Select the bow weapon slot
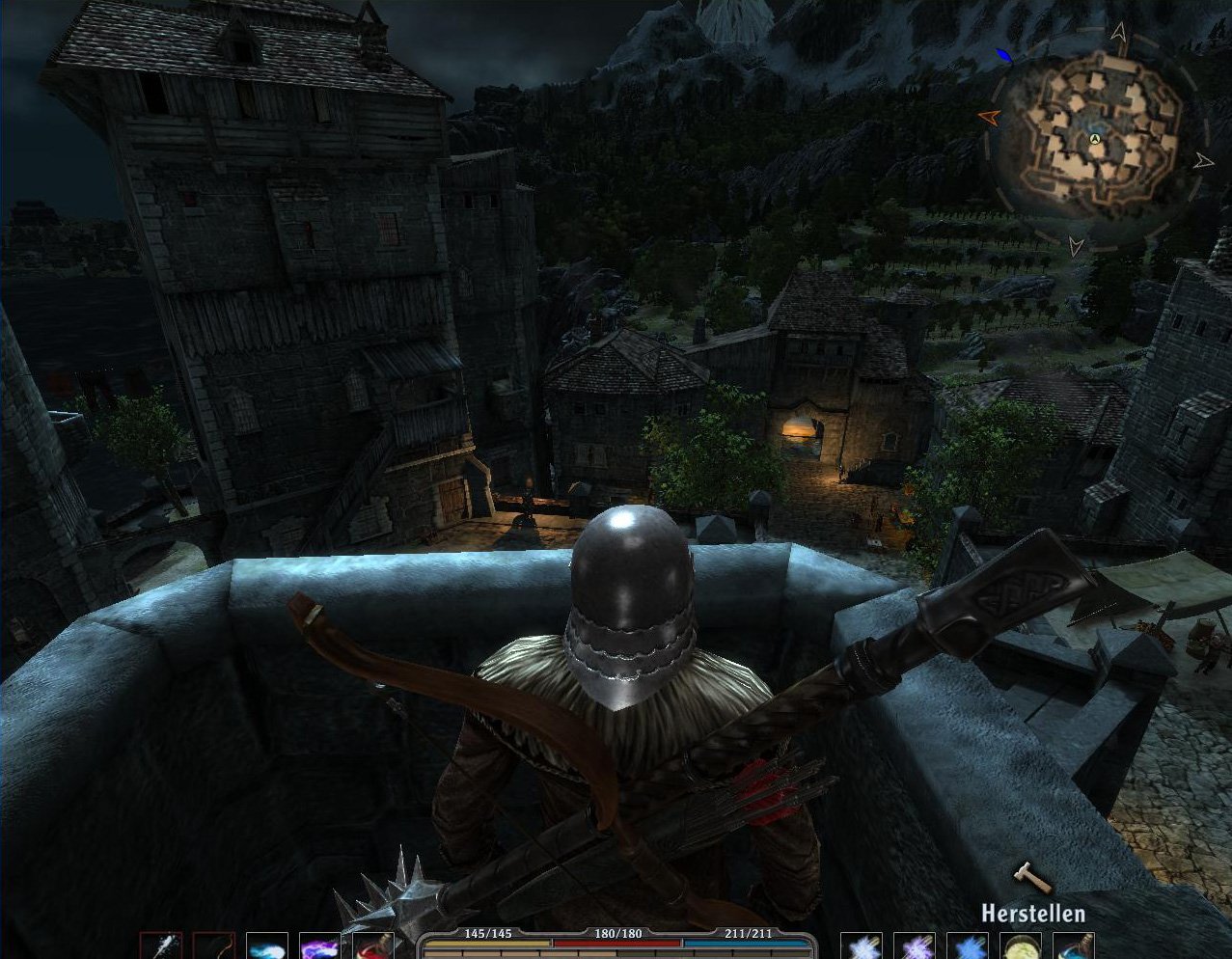This screenshot has height=959, width=1232. point(213,945)
